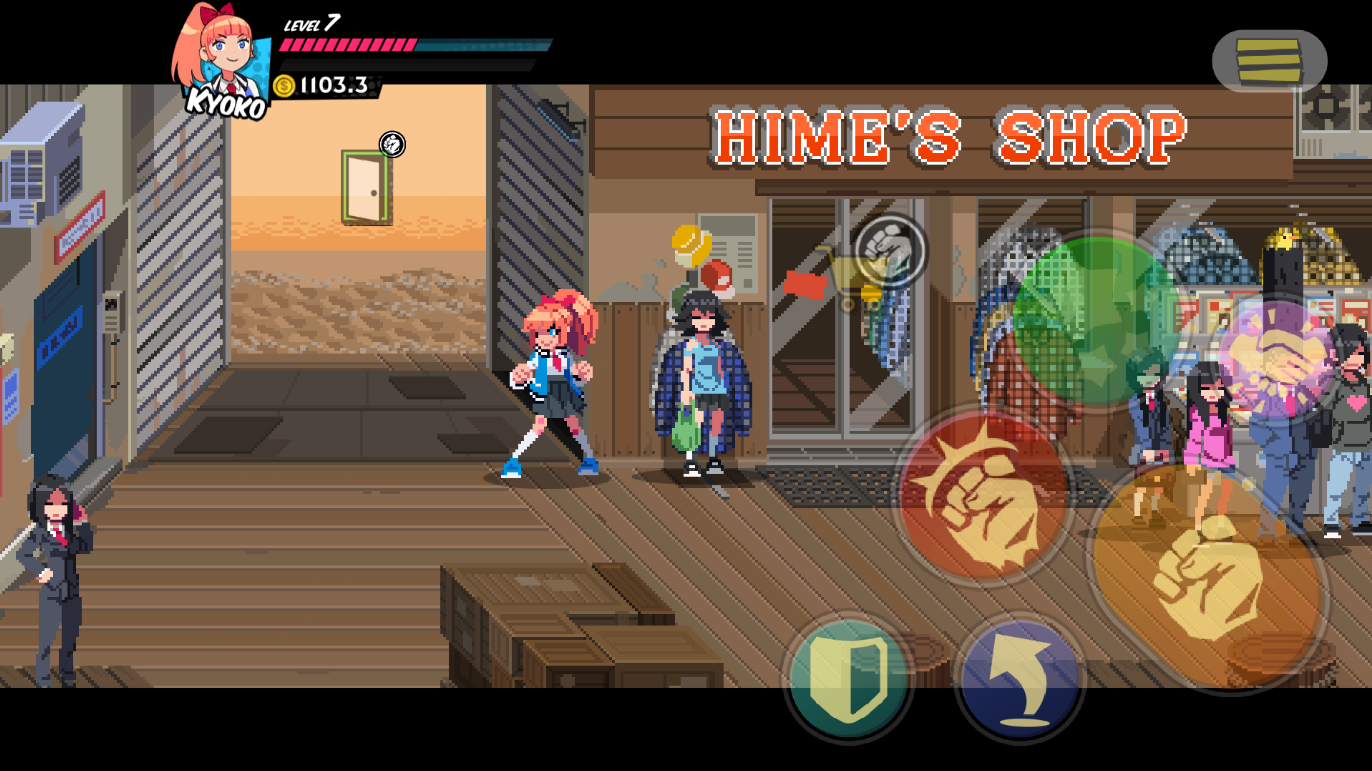Image resolution: width=1372 pixels, height=771 pixels.
Task: Tap the teal shield block button
Action: click(848, 678)
